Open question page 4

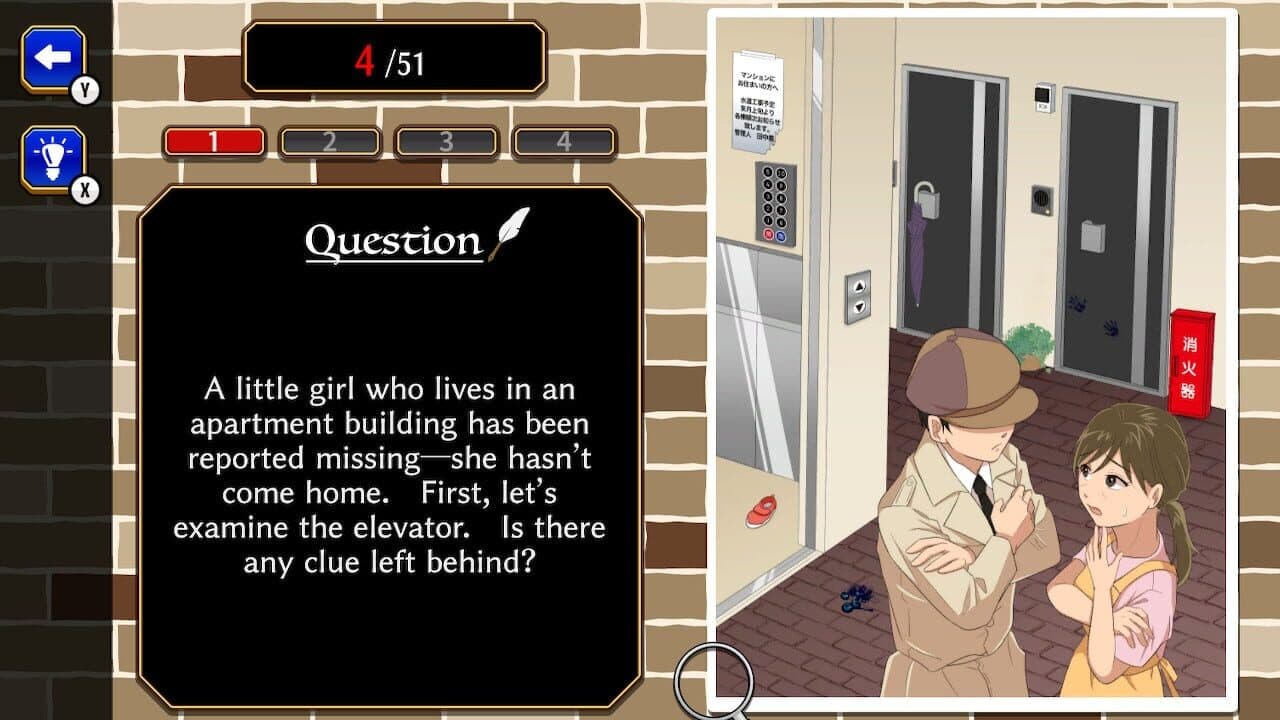coord(563,141)
